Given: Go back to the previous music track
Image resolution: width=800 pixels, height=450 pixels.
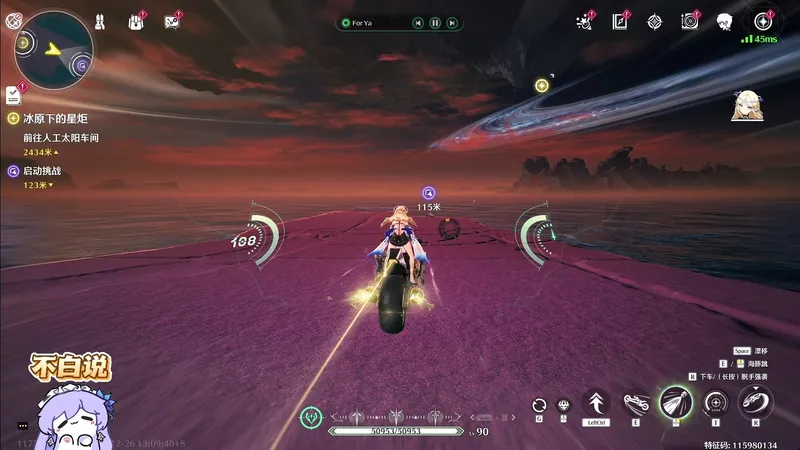Looking at the screenshot, I should (x=418, y=22).
